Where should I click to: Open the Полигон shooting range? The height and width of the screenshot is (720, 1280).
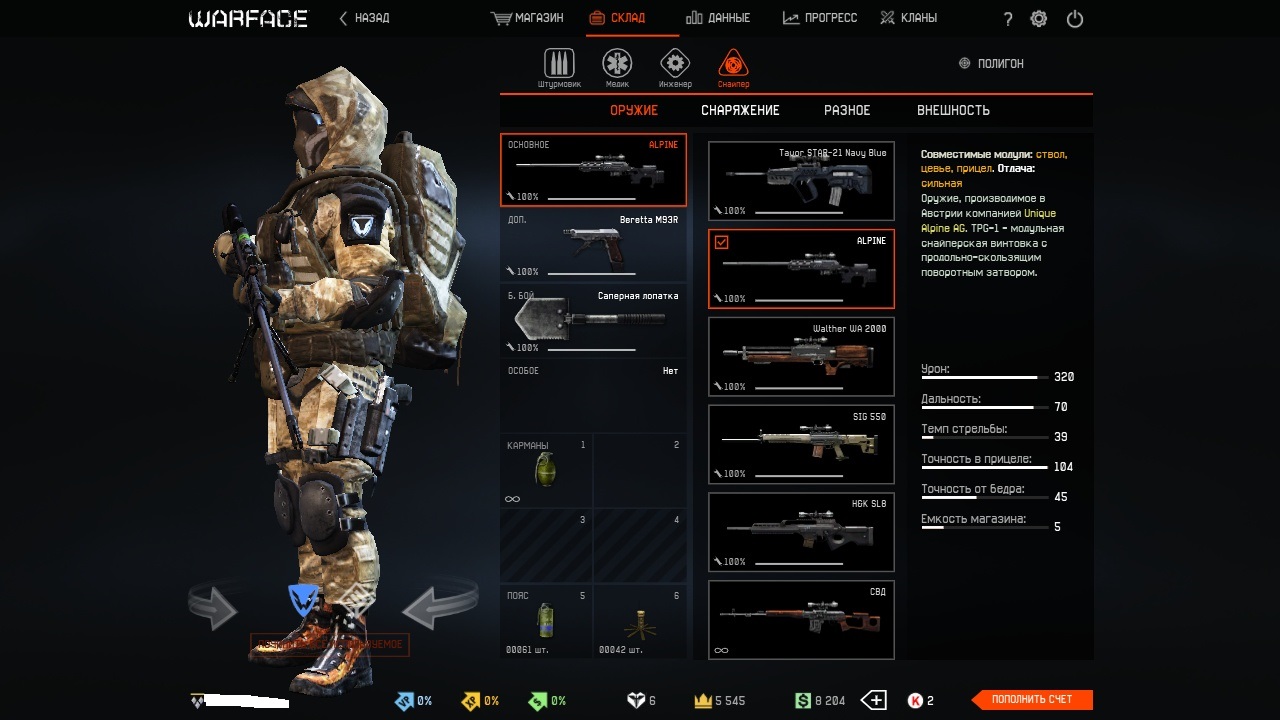click(991, 64)
